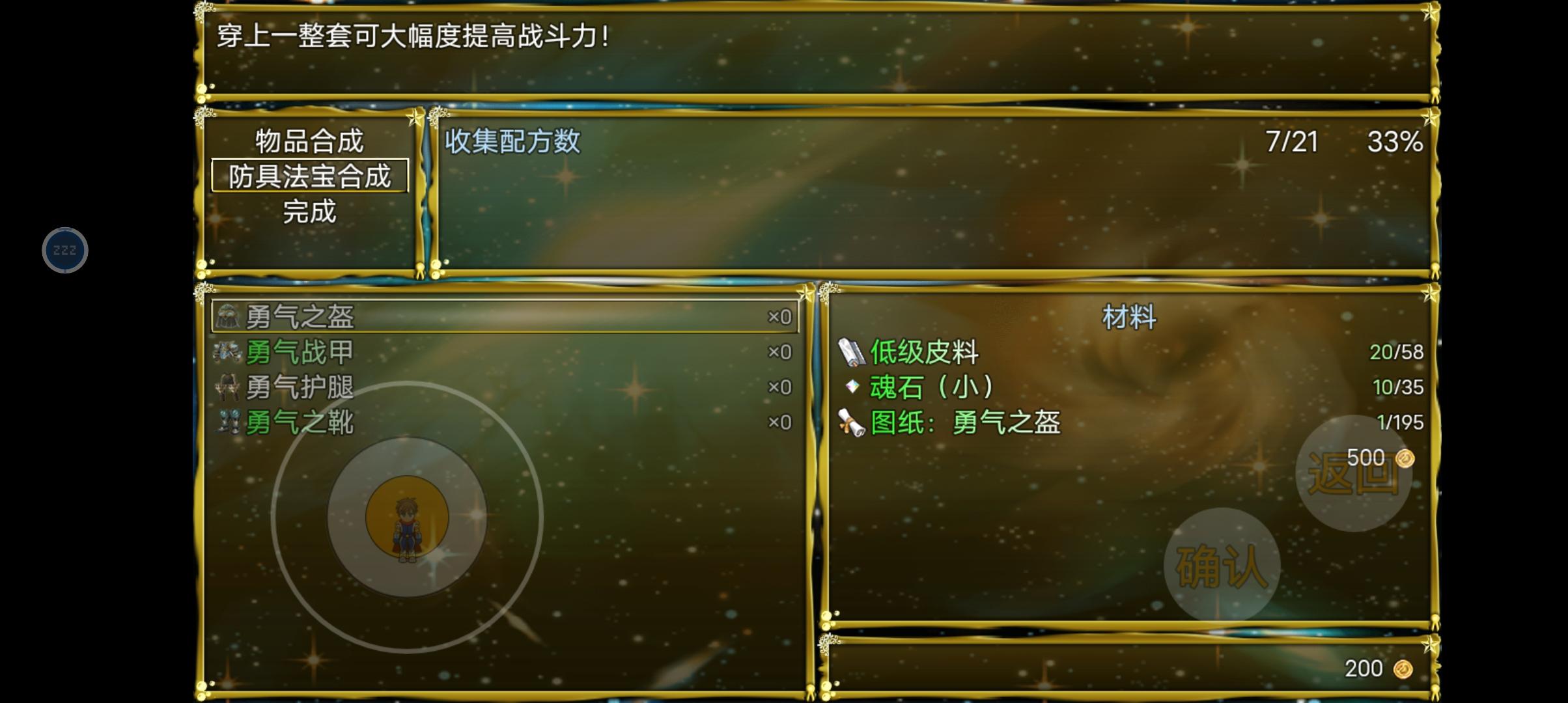Select 勇气之靴 from the recipe list
Viewport: 1568px width, 703px height.
[x=300, y=422]
